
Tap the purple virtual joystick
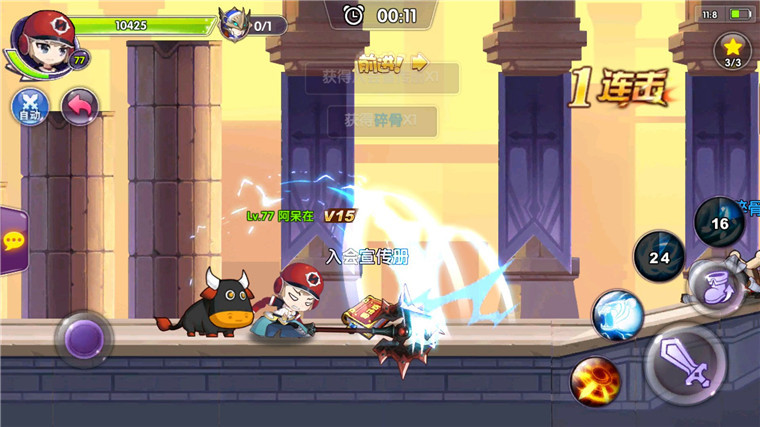(x=83, y=338)
